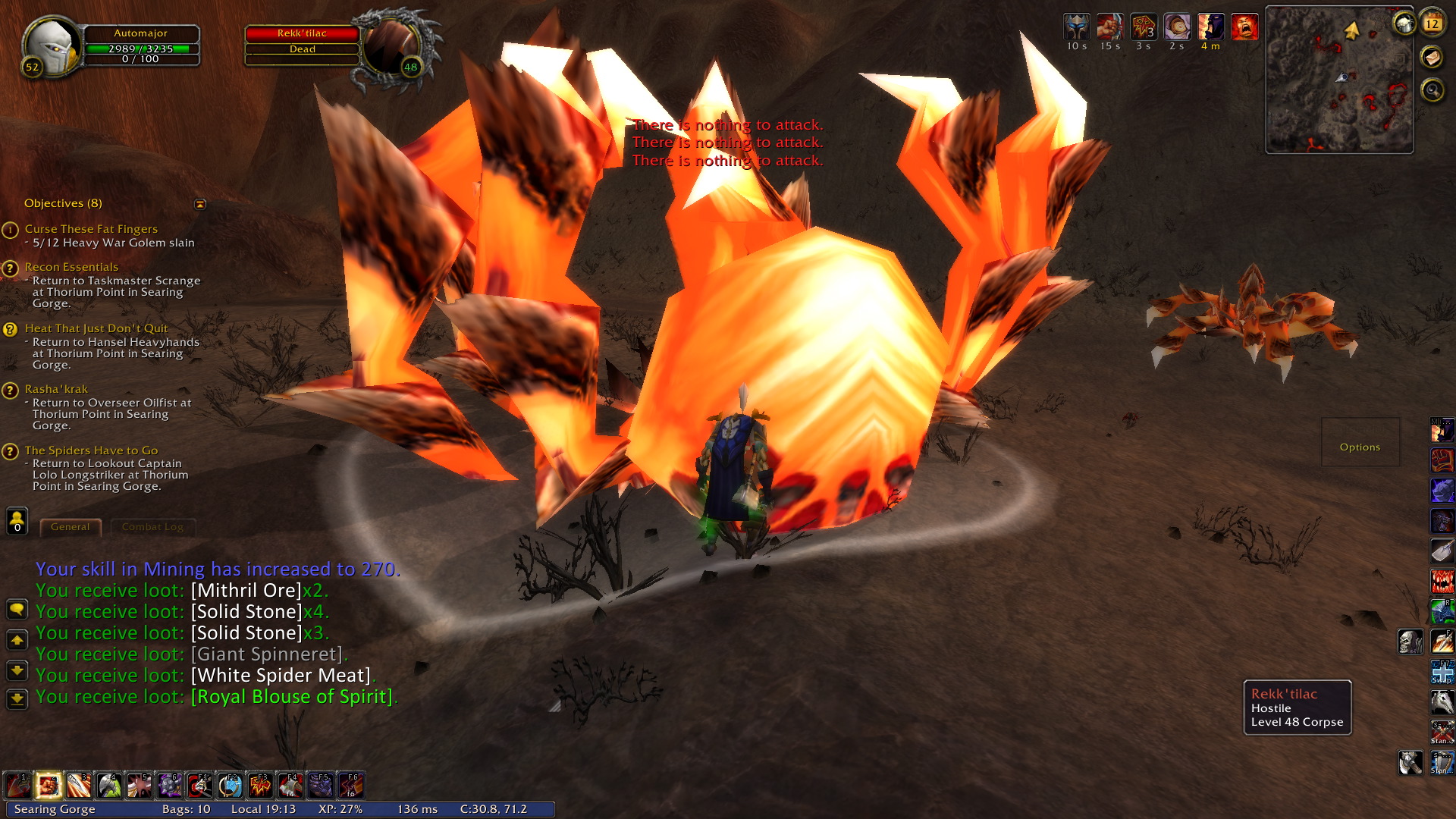The height and width of the screenshot is (819, 1456).
Task: Open the Curse These Fat Fingers quest
Action: (x=91, y=229)
